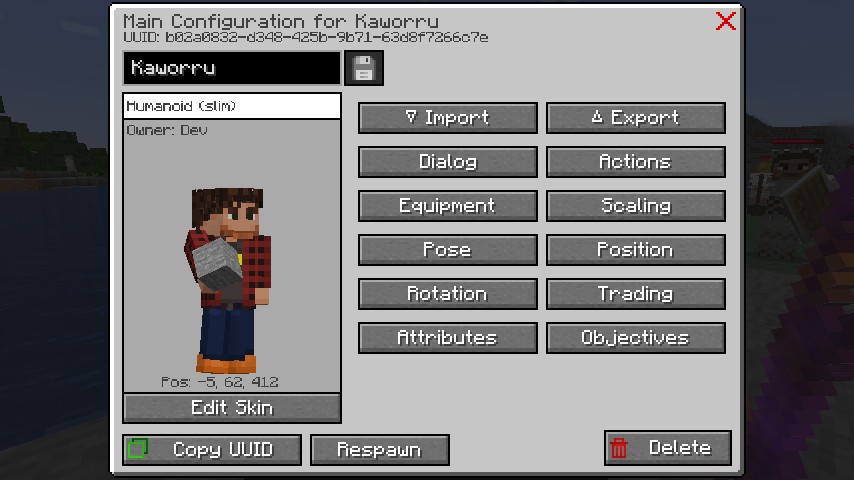Open the Scaling options
The image size is (854, 480).
(x=635, y=206)
